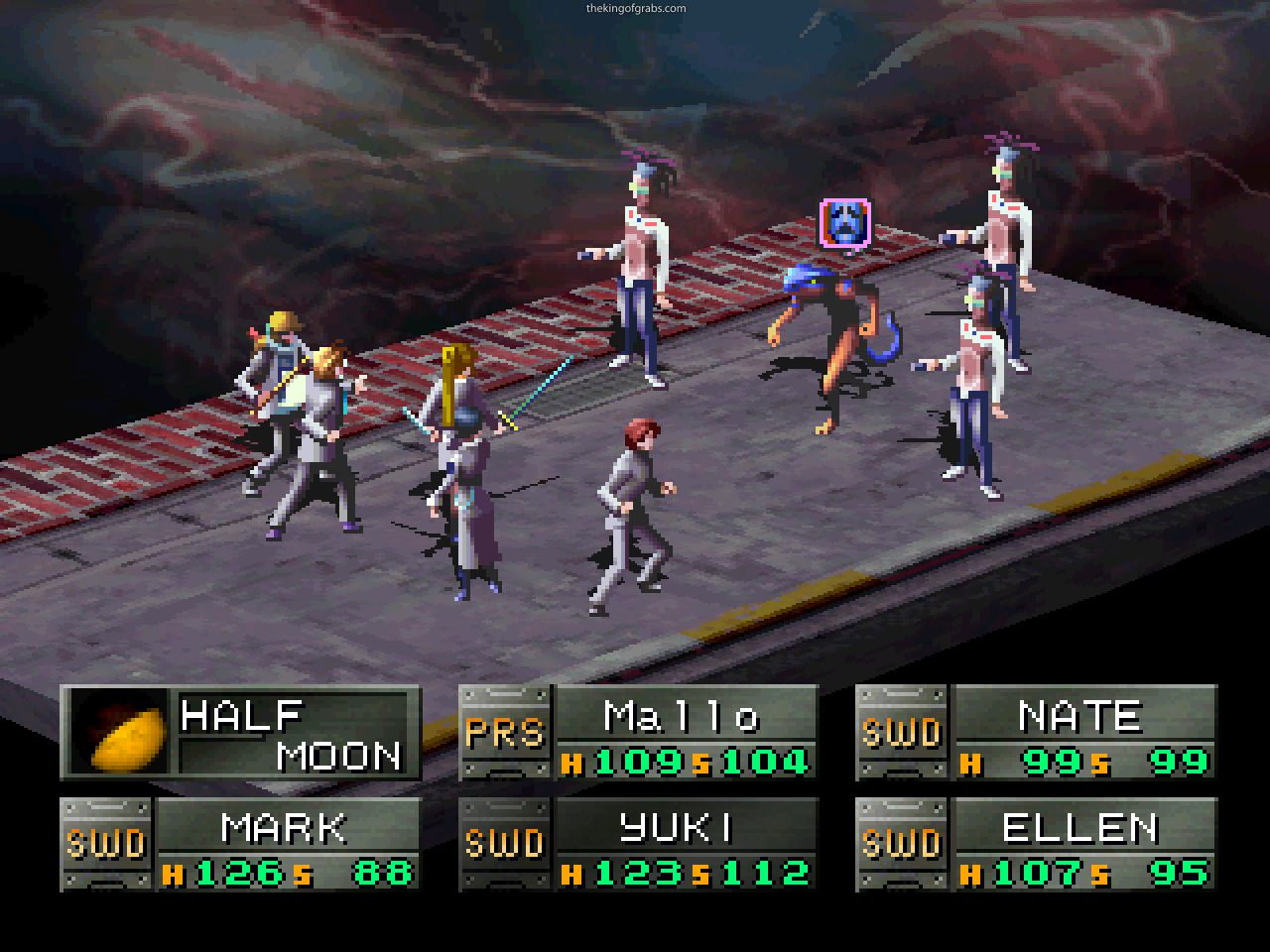
Task: Select the SWD icon beside Yuki's name
Action: tap(505, 842)
